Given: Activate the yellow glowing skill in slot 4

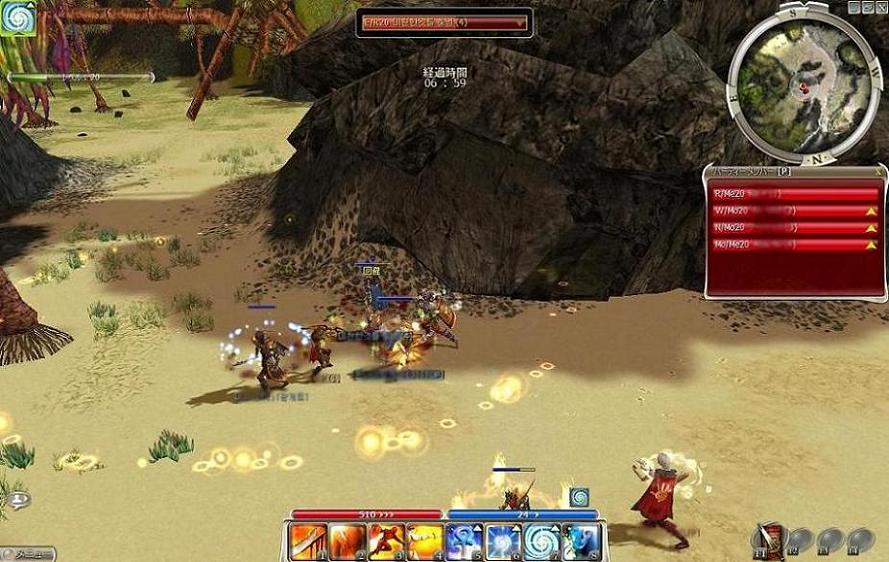Looking at the screenshot, I should point(425,541).
